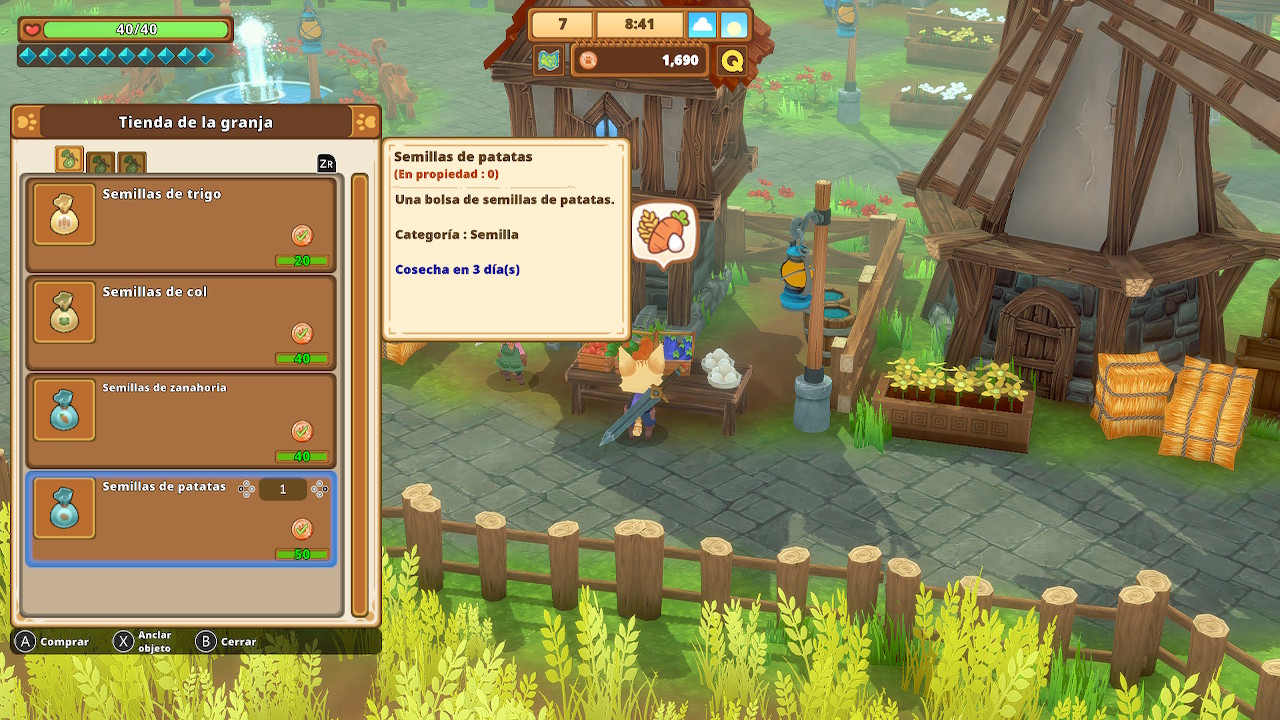Image resolution: width=1280 pixels, height=720 pixels.
Task: Increase the potato seed purchase quantity
Action: pyautogui.click(x=319, y=489)
